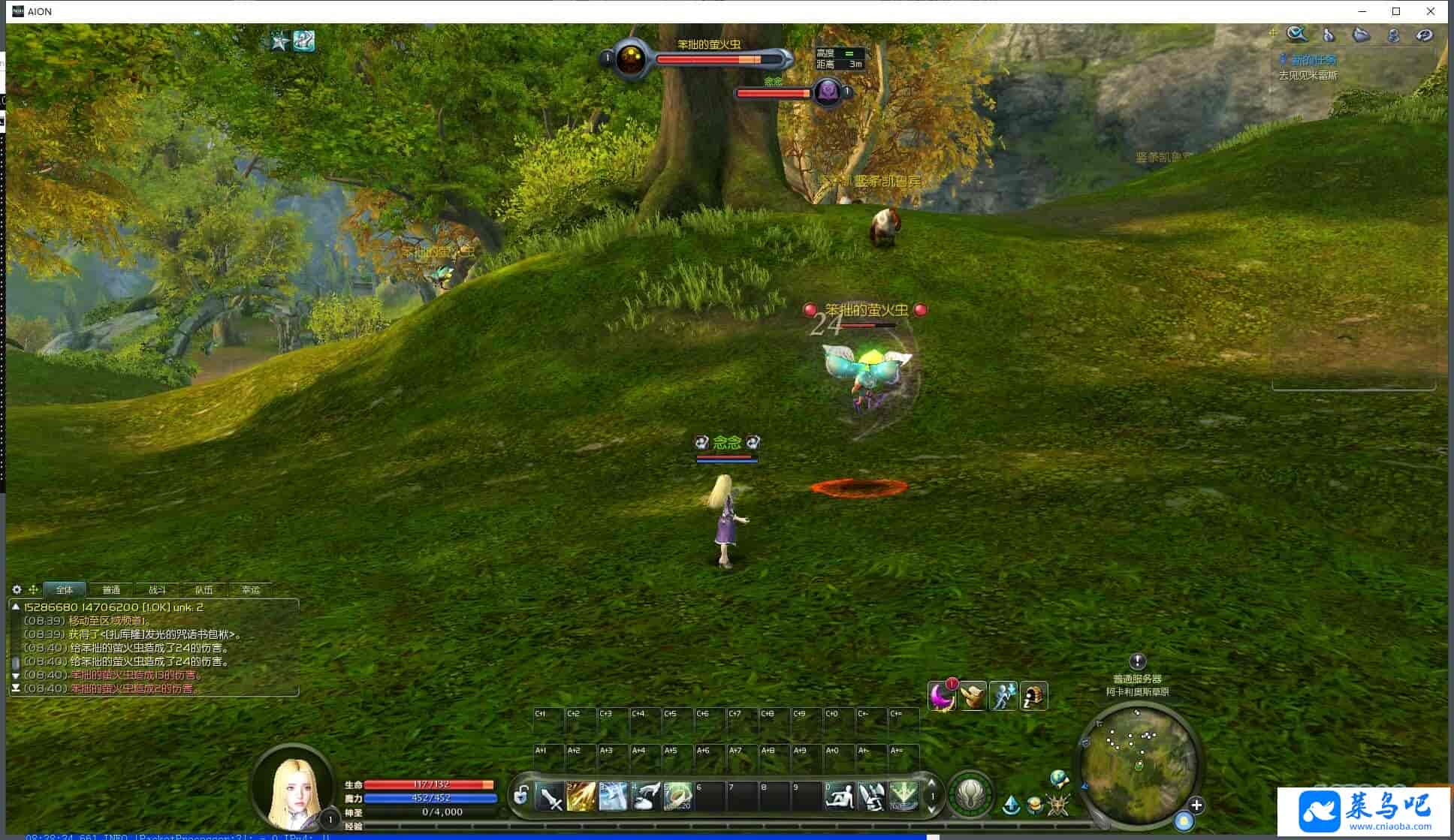This screenshot has height=840, width=1454.
Task: Select the 笨拙的萤火虫 target portrait
Action: 632,59
